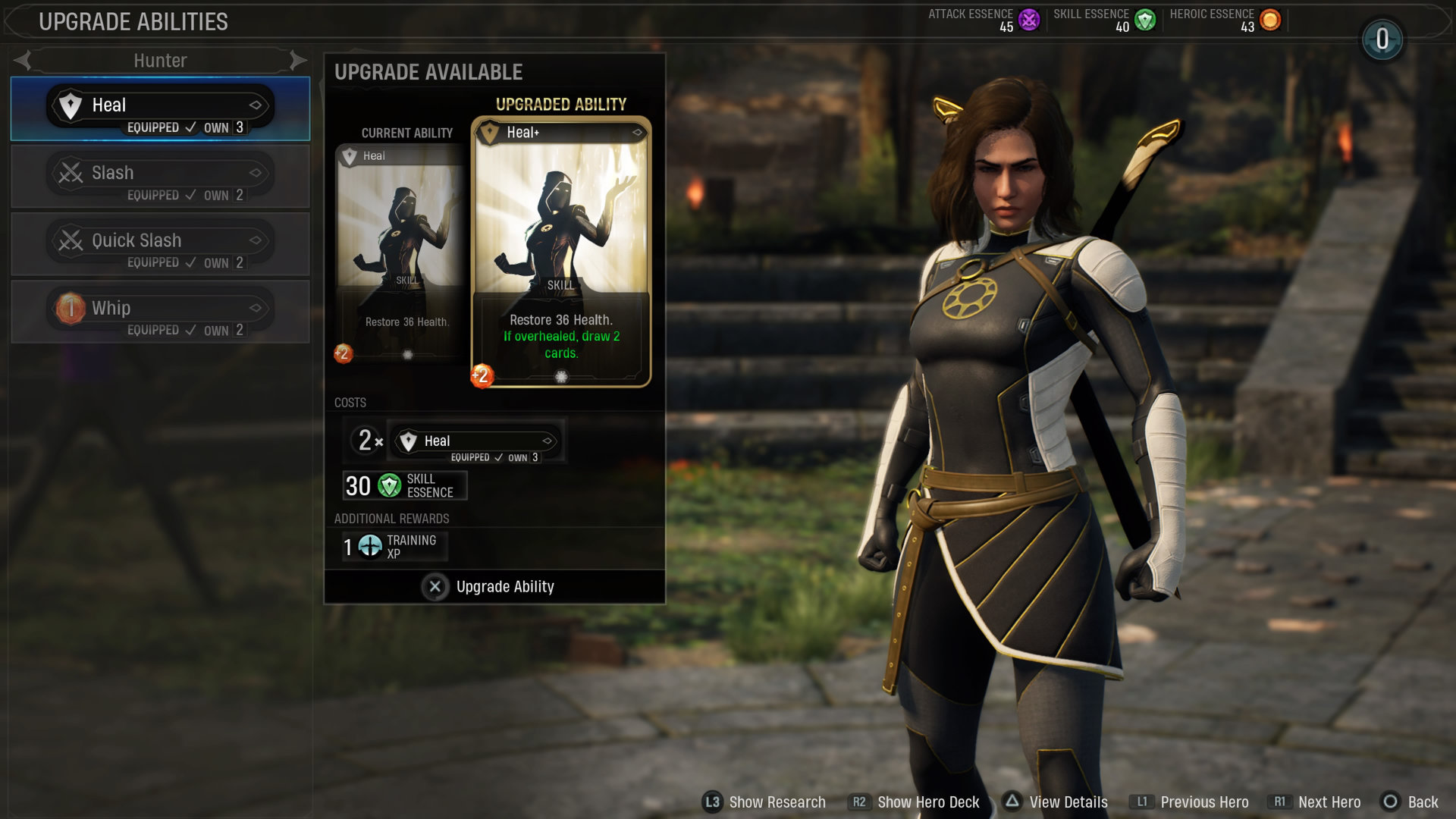1456x819 pixels.
Task: Select the Quick Slash ability entry
Action: [160, 243]
